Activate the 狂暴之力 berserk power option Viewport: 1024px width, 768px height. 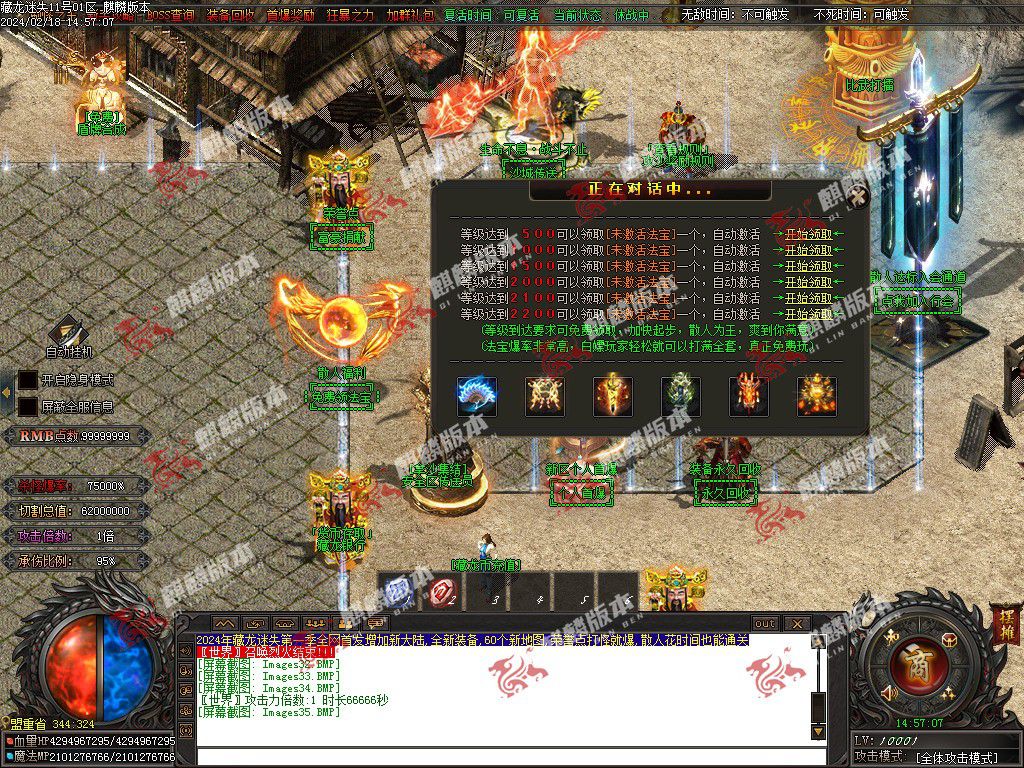pos(350,15)
